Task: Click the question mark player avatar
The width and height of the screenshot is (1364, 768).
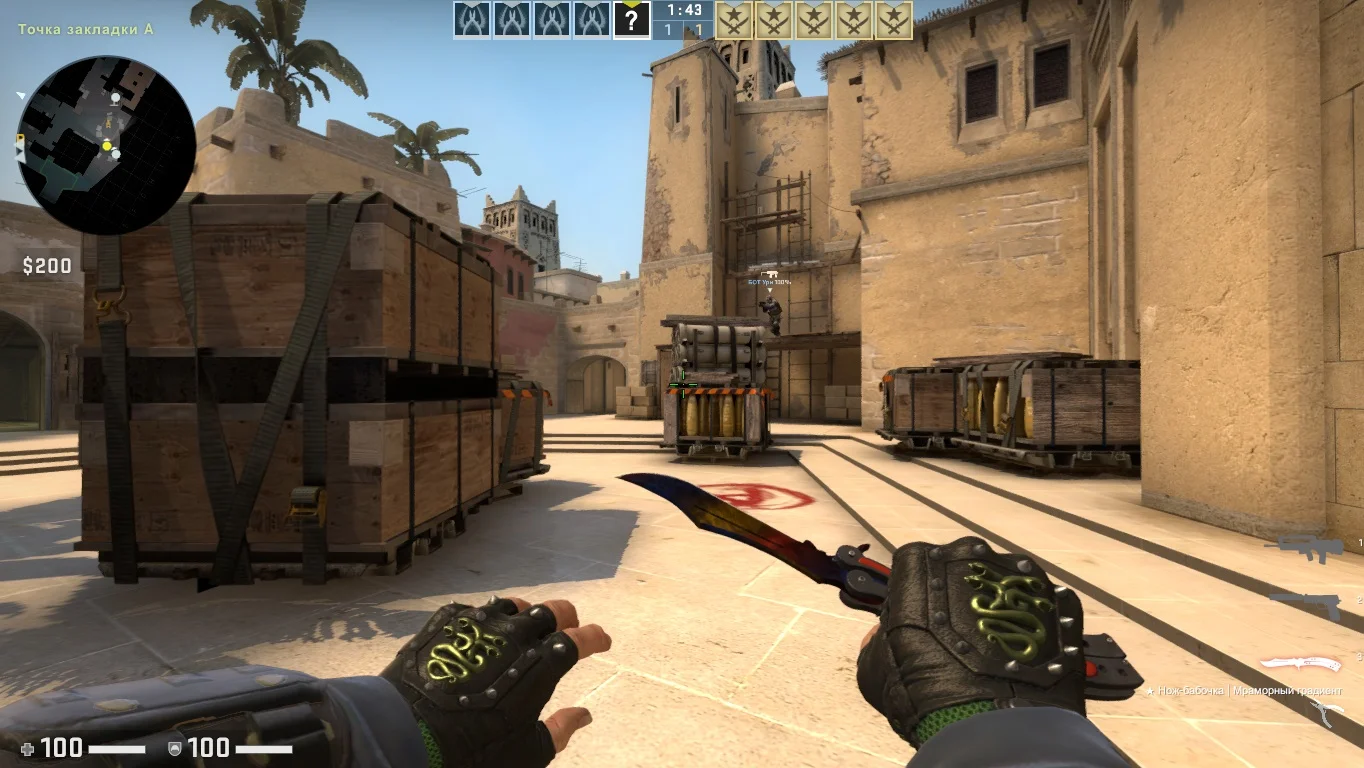Action: pos(631,20)
